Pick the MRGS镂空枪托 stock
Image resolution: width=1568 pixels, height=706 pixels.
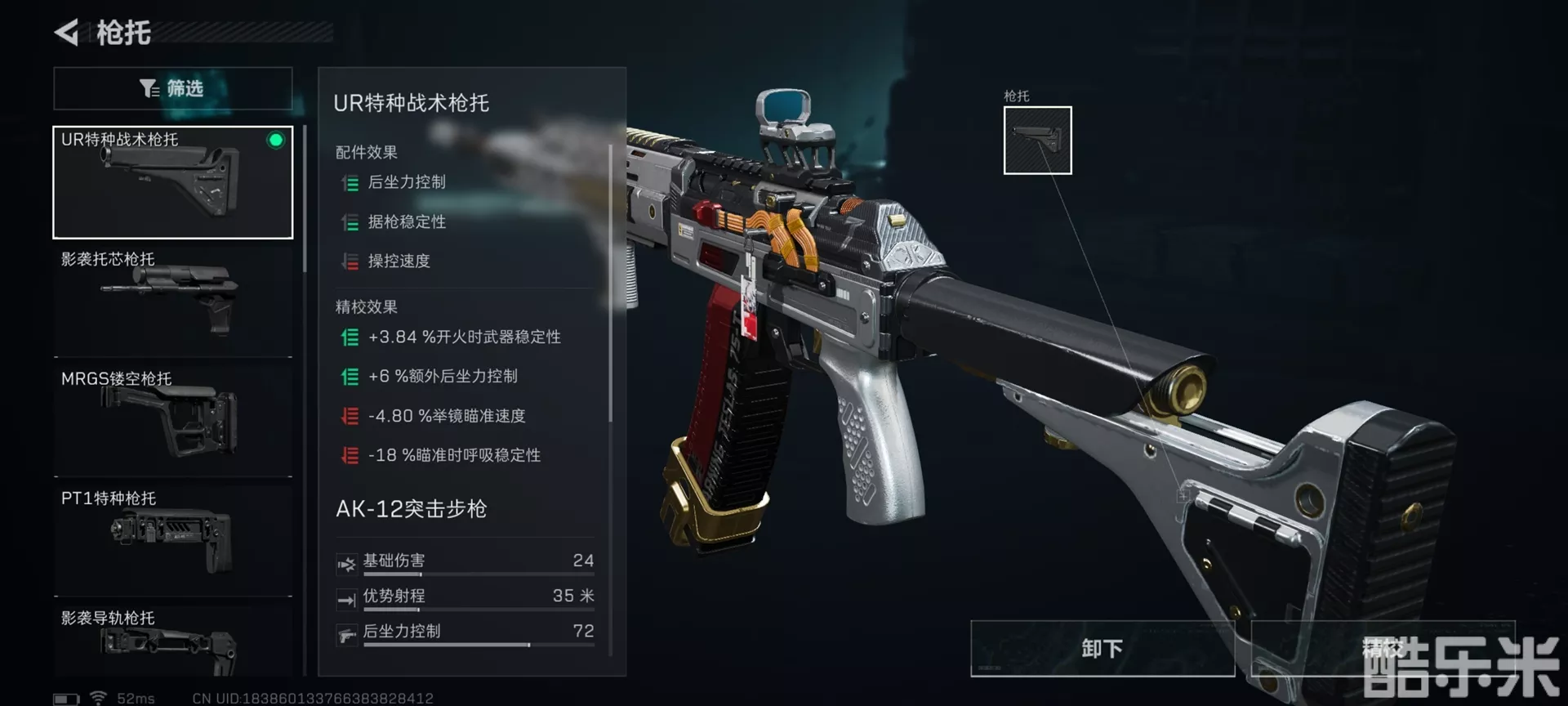click(x=172, y=418)
